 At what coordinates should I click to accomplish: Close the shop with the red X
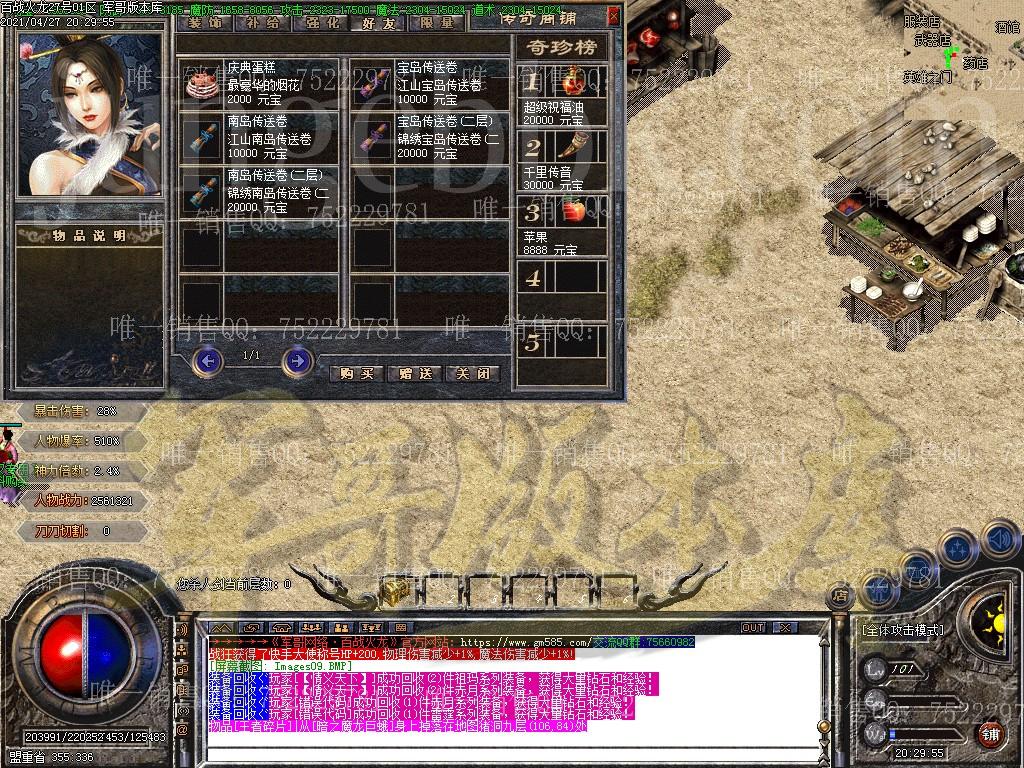pos(613,16)
